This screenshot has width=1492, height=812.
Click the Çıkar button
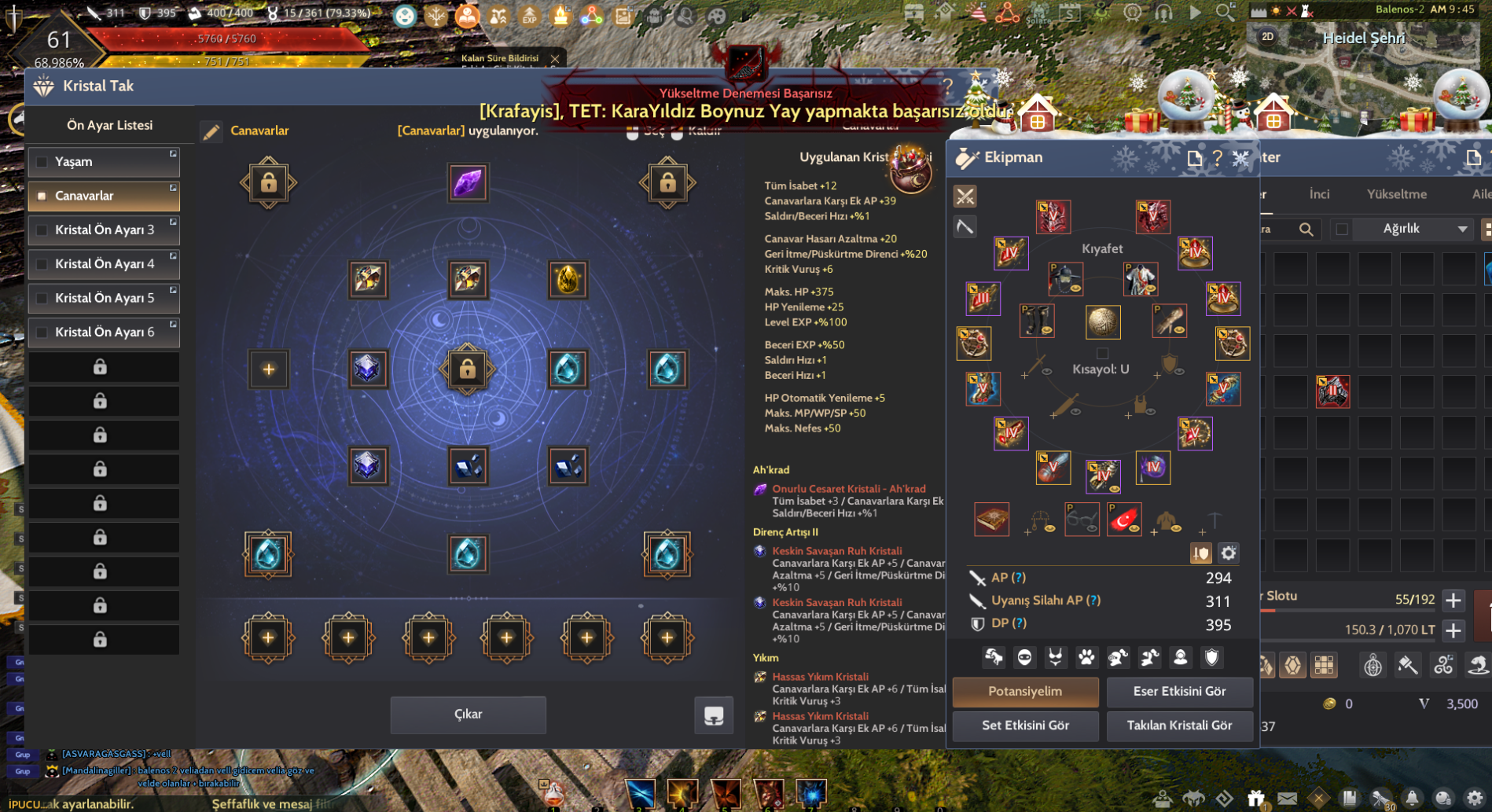point(468,714)
